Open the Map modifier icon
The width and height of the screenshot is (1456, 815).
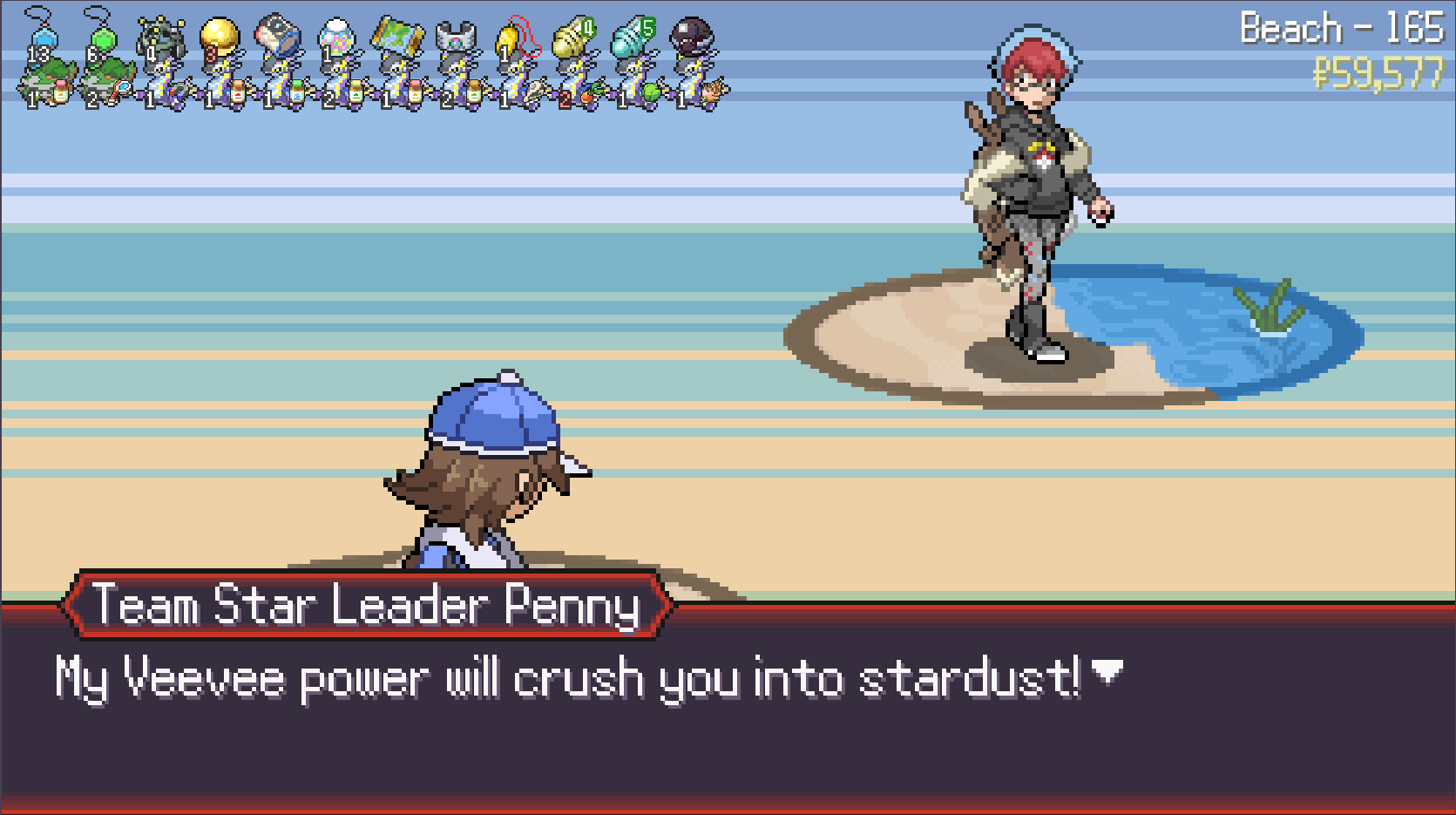point(396,38)
